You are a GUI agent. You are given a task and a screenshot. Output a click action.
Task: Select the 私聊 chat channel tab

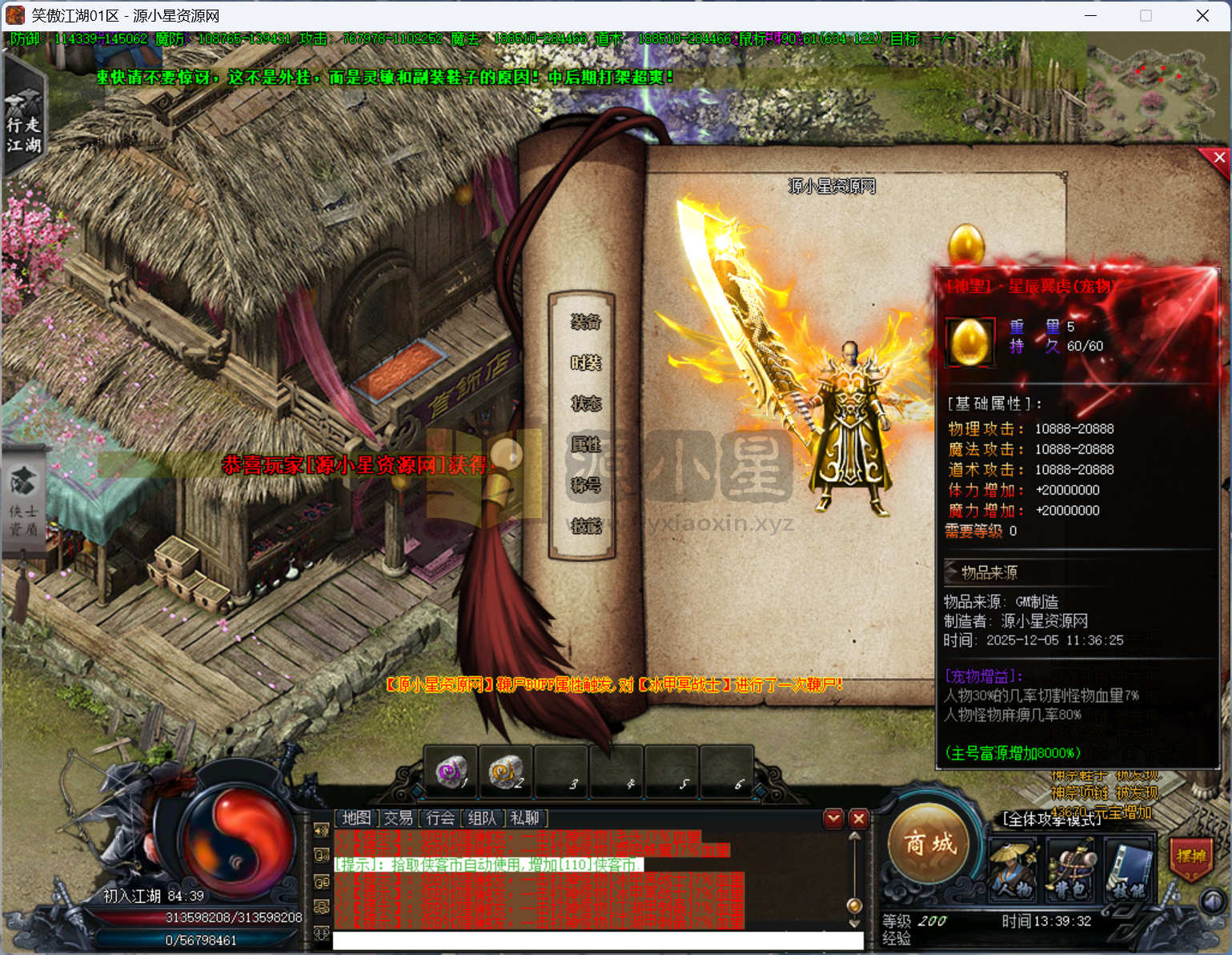(x=525, y=818)
